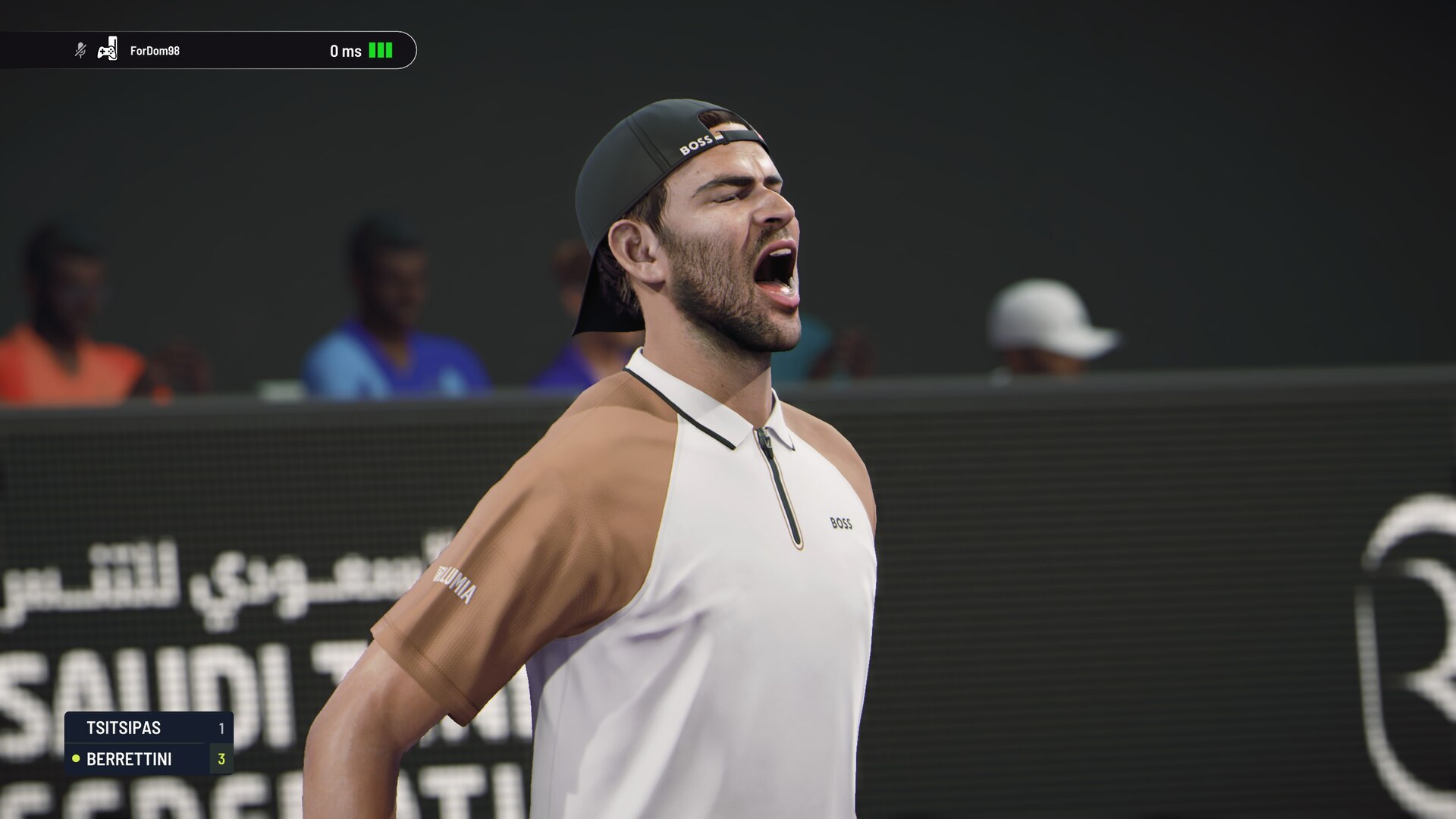Toggle the muted microphone icon
The width and height of the screenshot is (1456, 819).
[80, 51]
